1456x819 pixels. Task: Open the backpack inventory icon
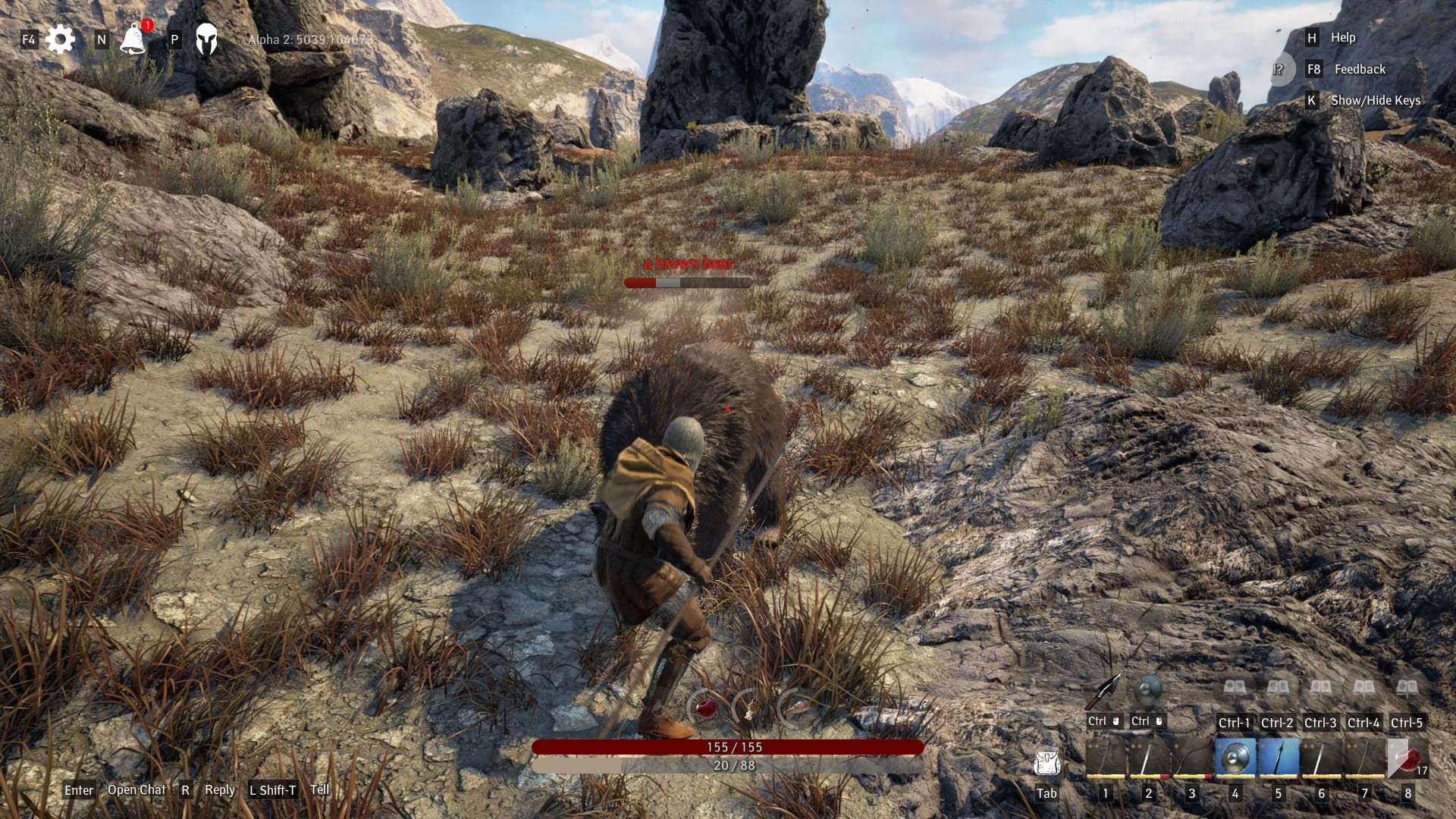click(x=1046, y=763)
